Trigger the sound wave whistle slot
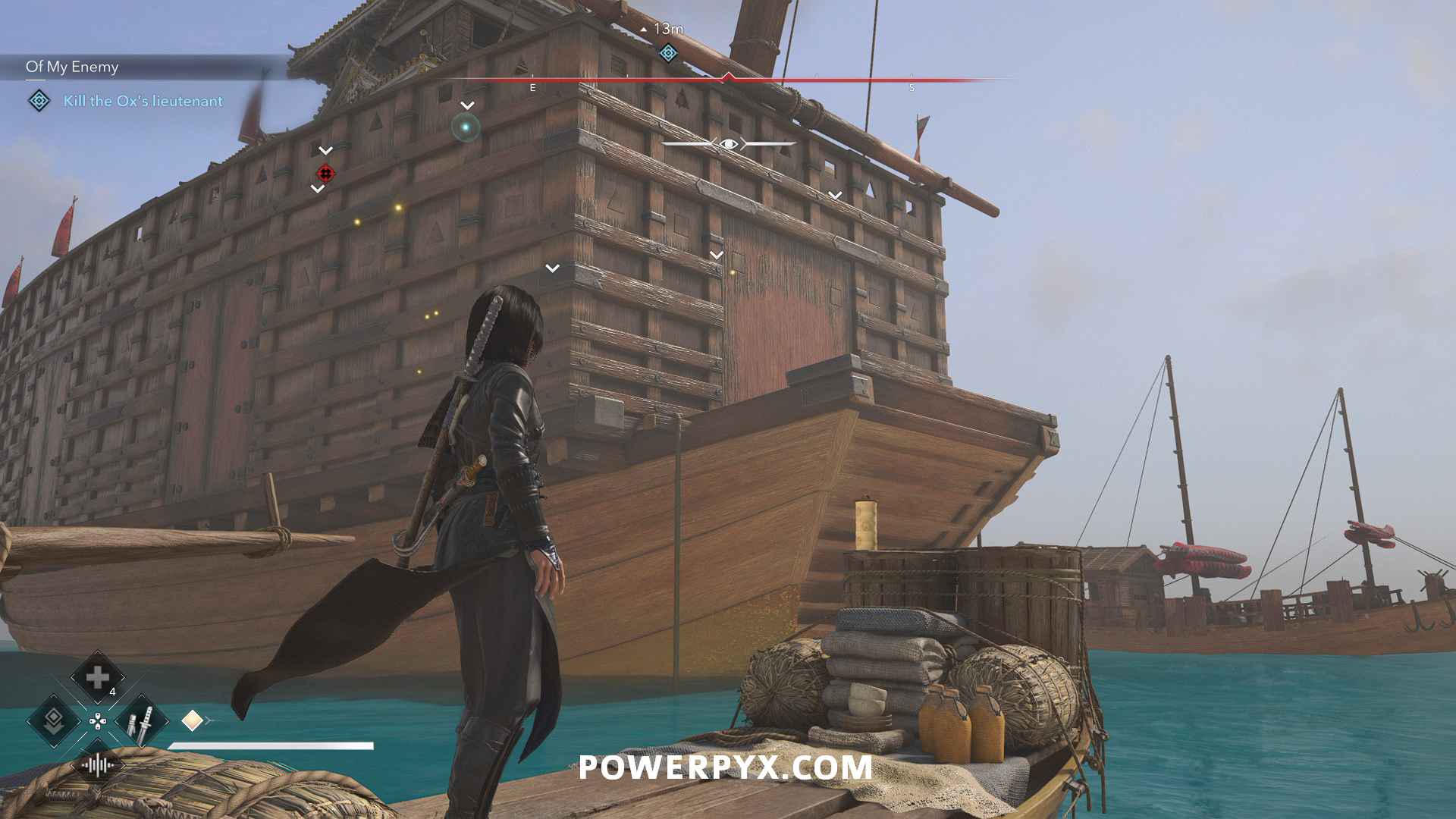 pyautogui.click(x=97, y=764)
